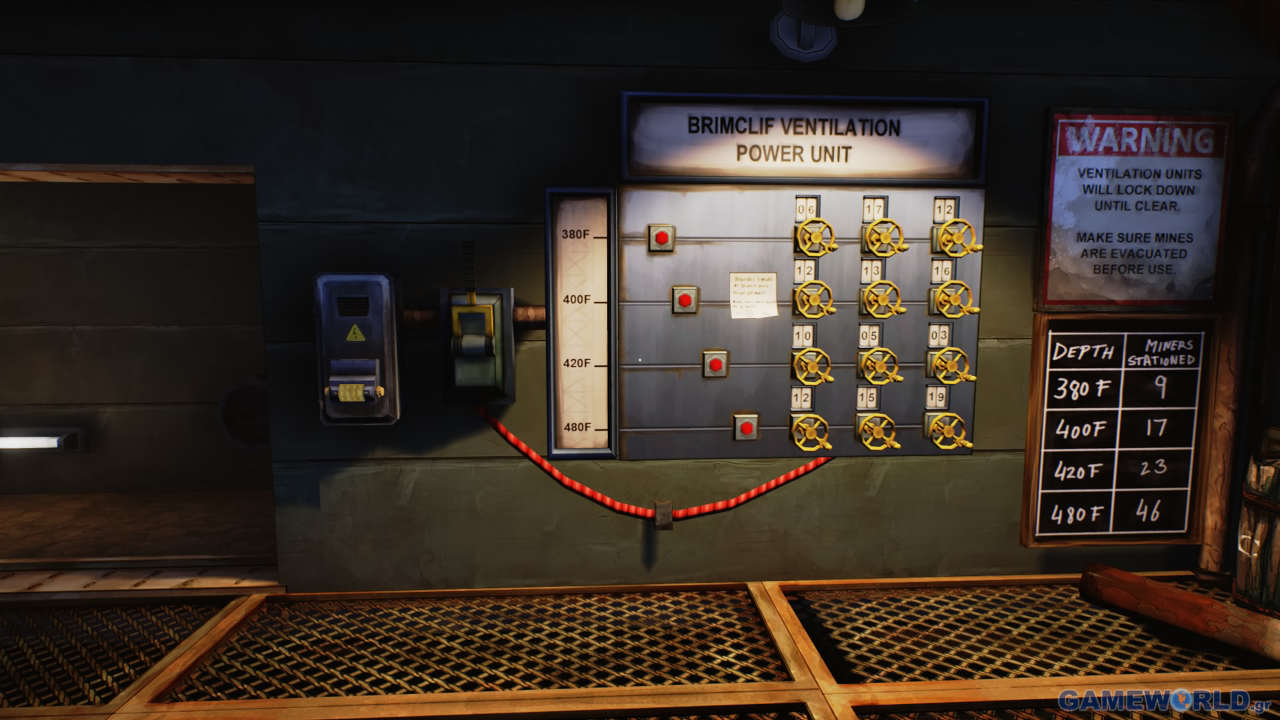Viewport: 1280px width, 720px height.
Task: Push the red button on the 480F line
Action: (745, 427)
